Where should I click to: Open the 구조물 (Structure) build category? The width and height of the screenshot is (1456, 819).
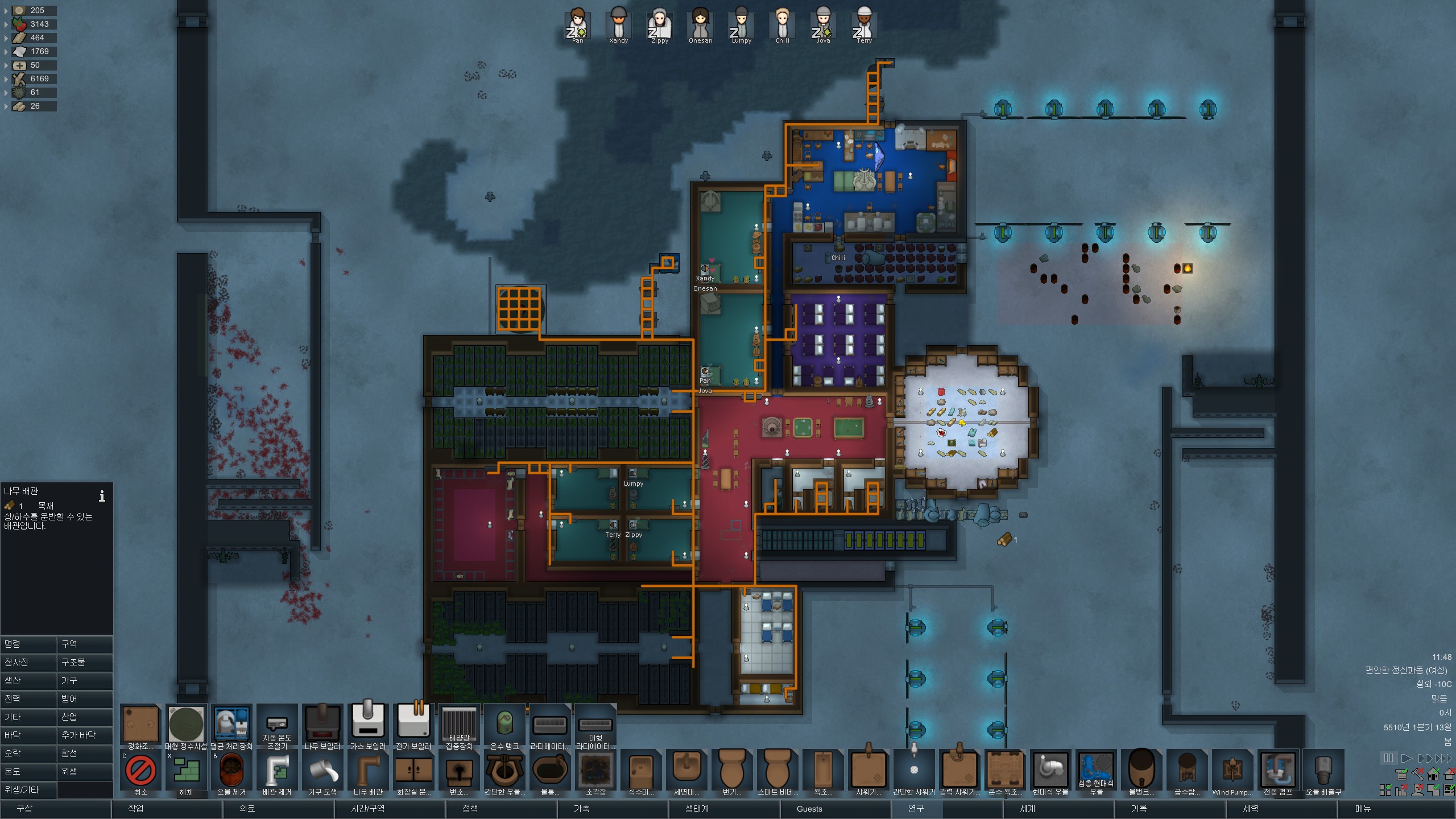(x=85, y=662)
